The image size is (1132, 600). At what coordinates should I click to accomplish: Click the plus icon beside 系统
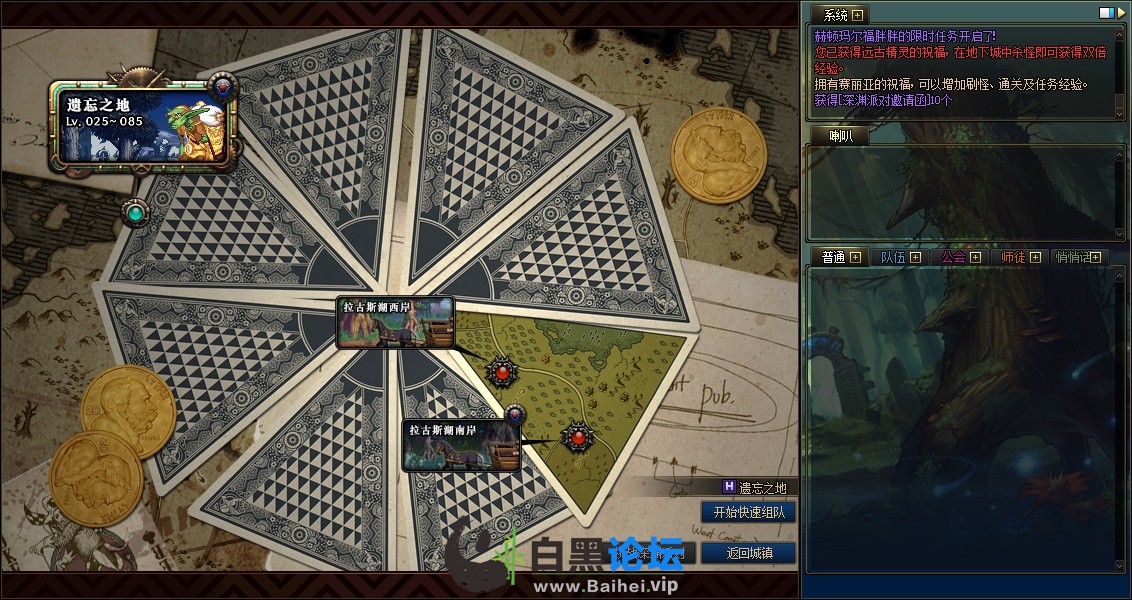pos(857,14)
